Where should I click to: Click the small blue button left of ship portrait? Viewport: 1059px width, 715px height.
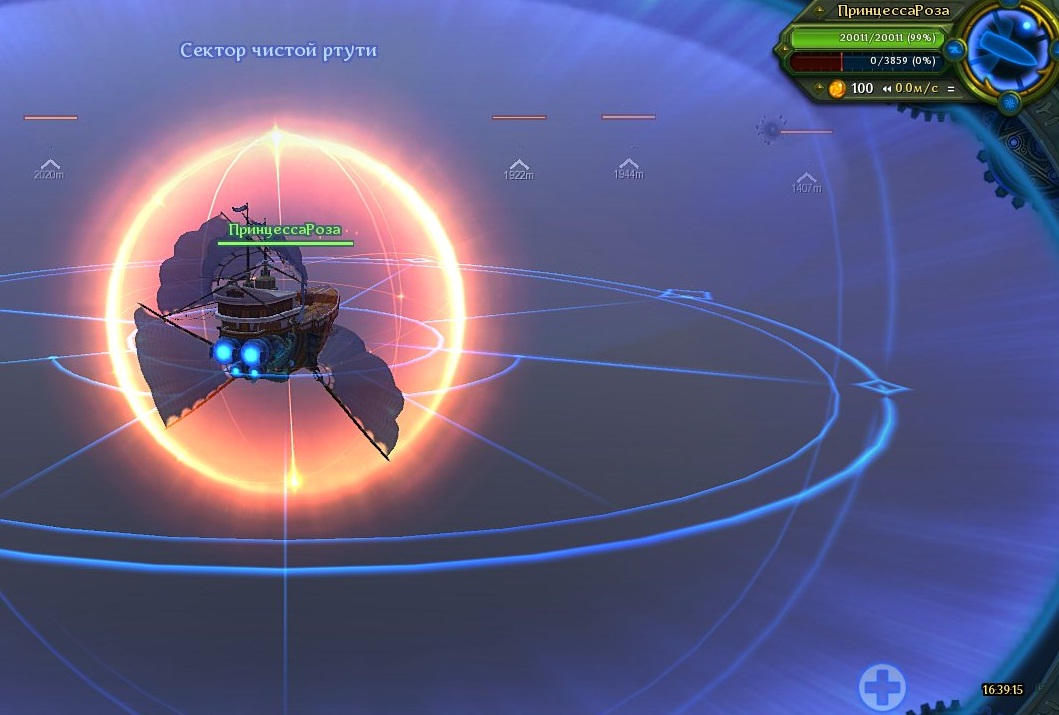click(955, 47)
